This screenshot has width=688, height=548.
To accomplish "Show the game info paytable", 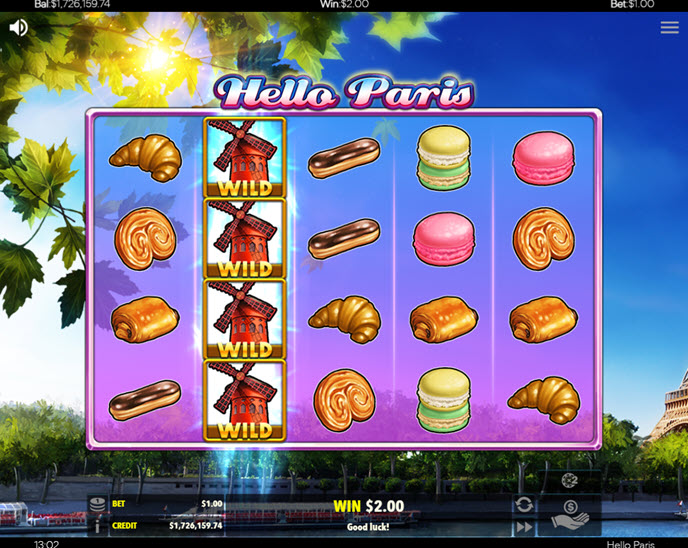I will click(x=97, y=525).
